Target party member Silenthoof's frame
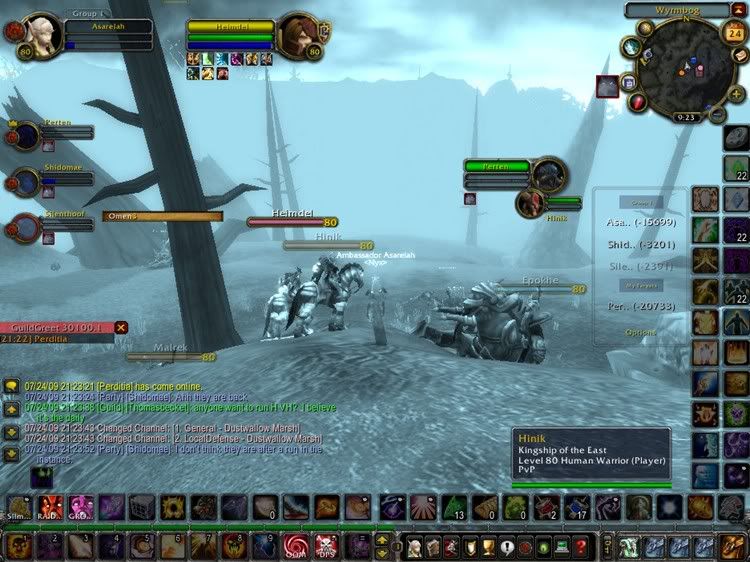This screenshot has width=750, height=562. tap(25, 227)
